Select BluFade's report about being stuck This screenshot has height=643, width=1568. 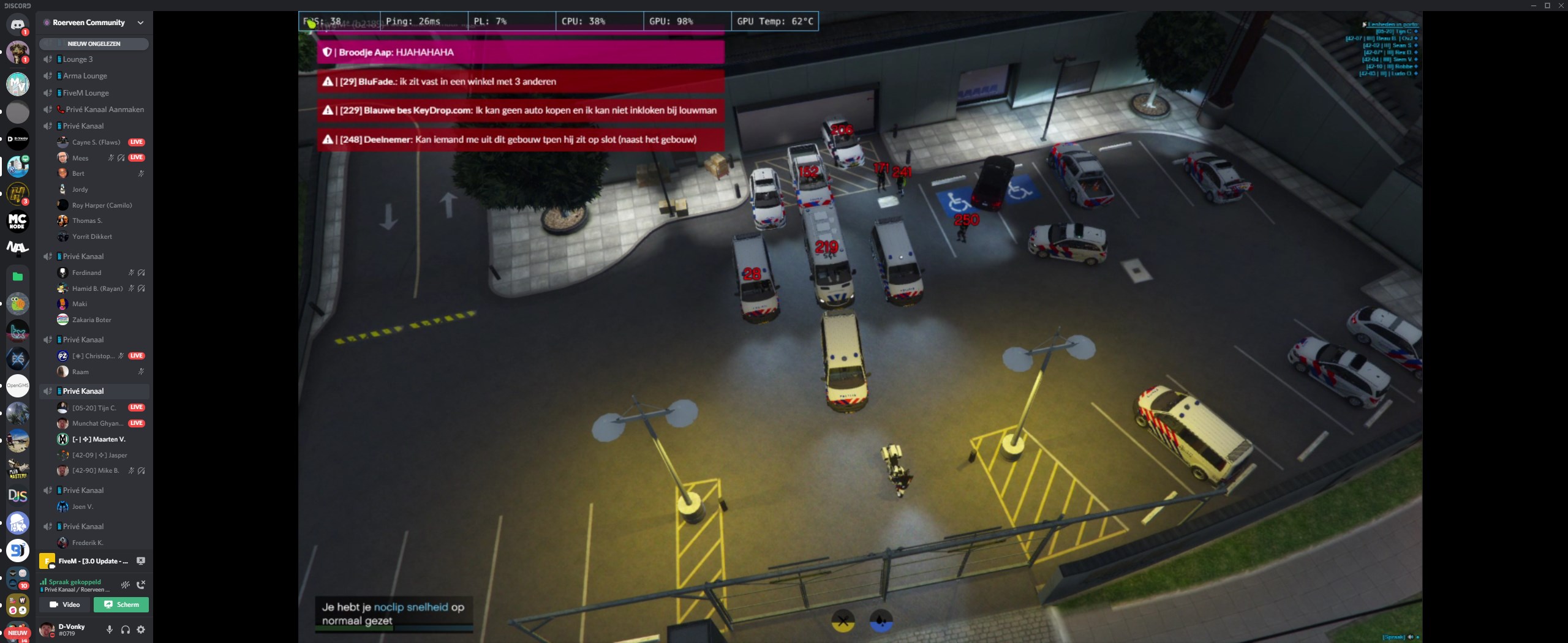coord(520,81)
